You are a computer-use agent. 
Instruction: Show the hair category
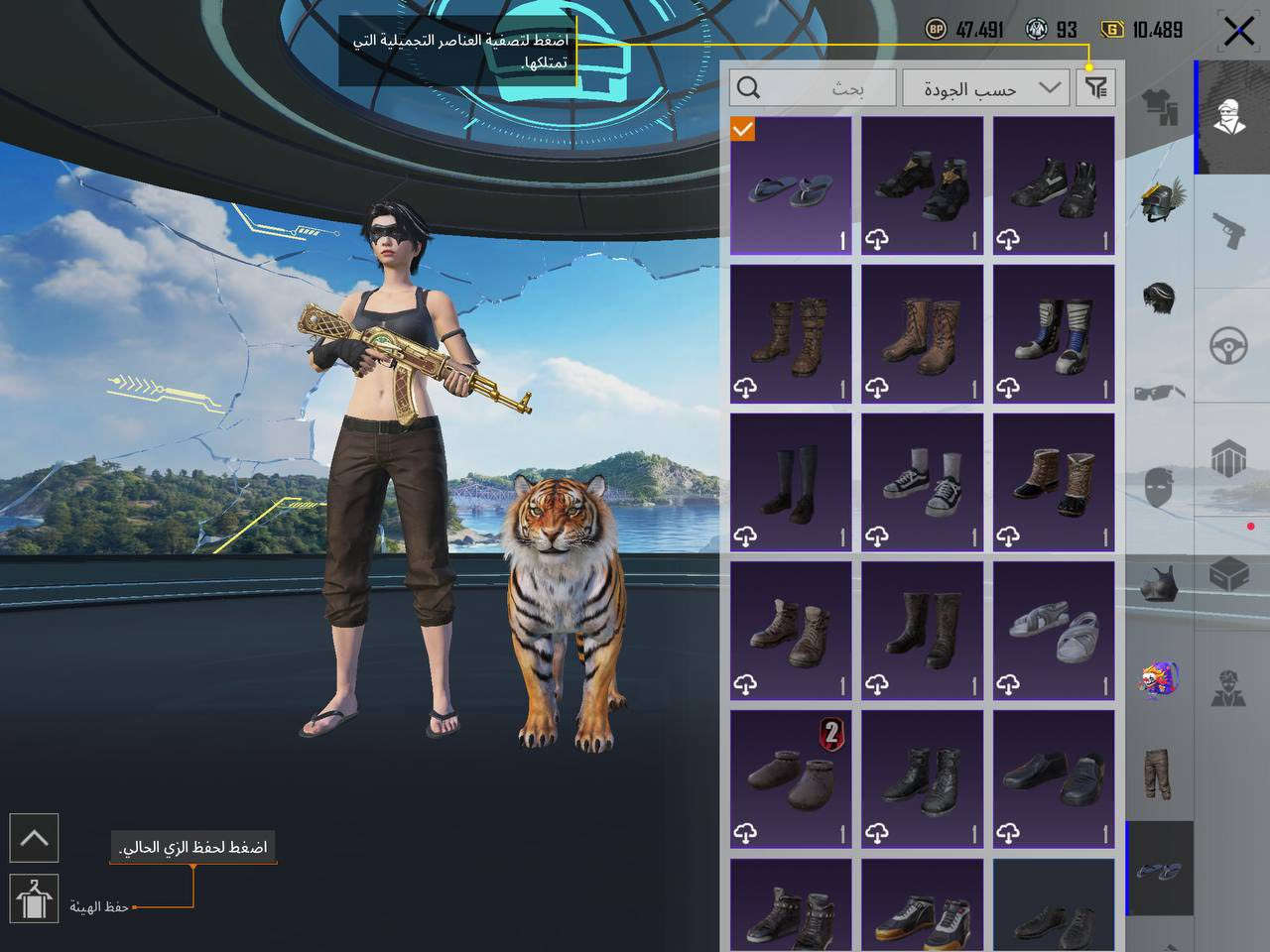(1160, 297)
